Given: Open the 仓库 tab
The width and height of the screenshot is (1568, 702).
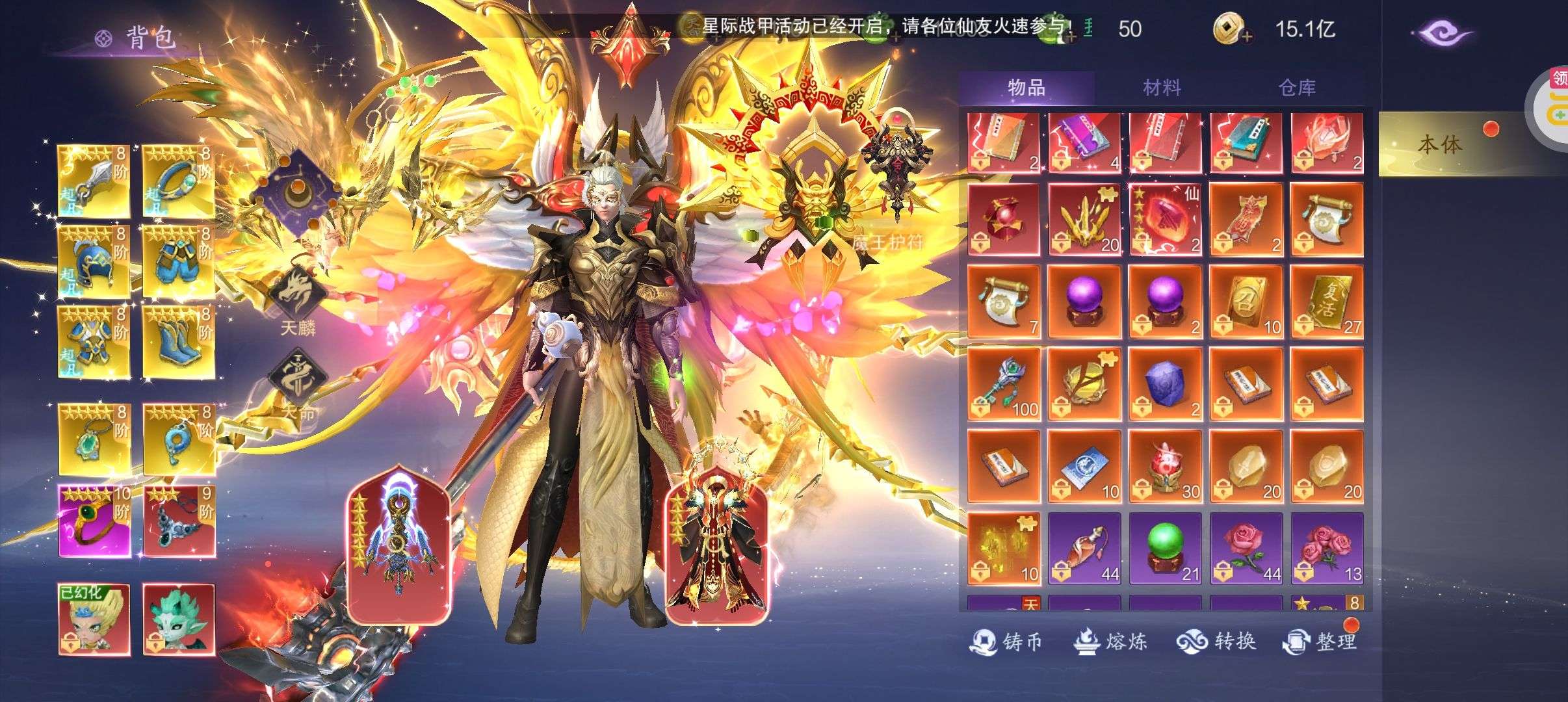Looking at the screenshot, I should pos(1296,88).
